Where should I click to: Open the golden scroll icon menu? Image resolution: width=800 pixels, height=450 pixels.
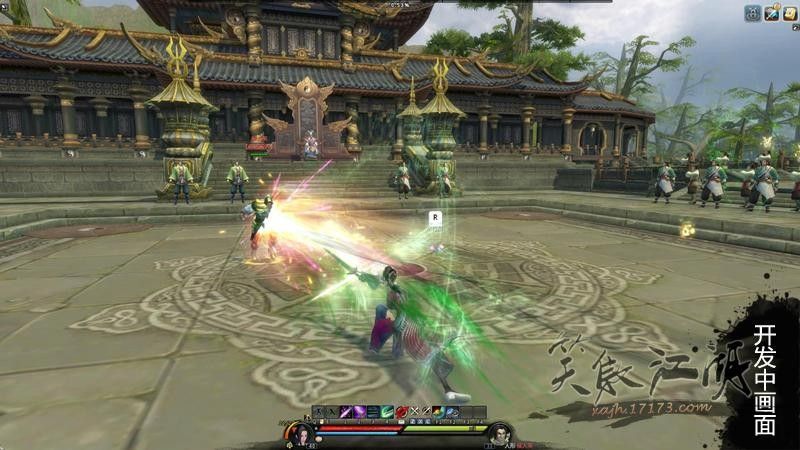[x=789, y=13]
